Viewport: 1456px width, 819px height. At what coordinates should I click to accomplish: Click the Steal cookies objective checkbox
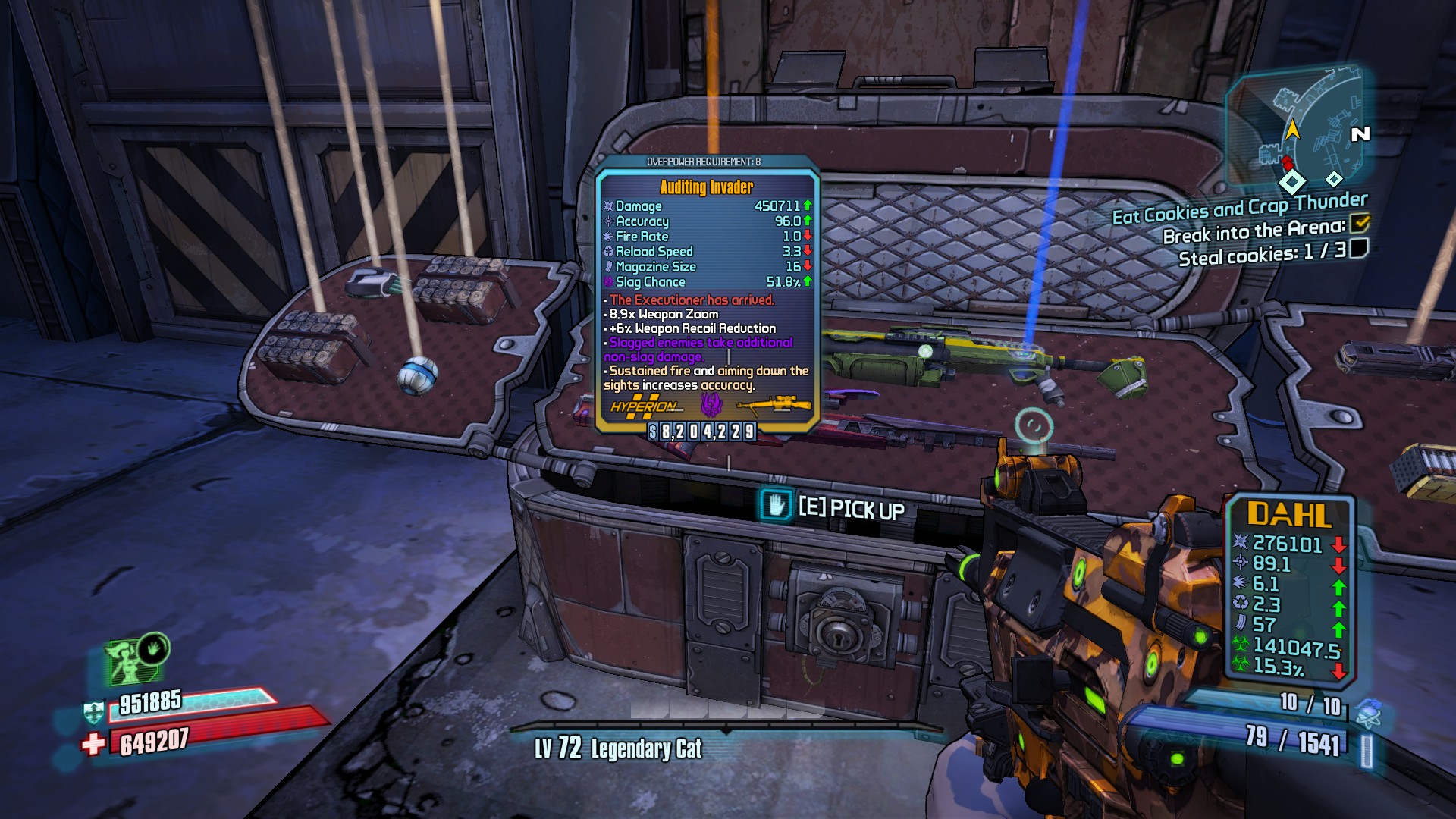coord(1359,248)
